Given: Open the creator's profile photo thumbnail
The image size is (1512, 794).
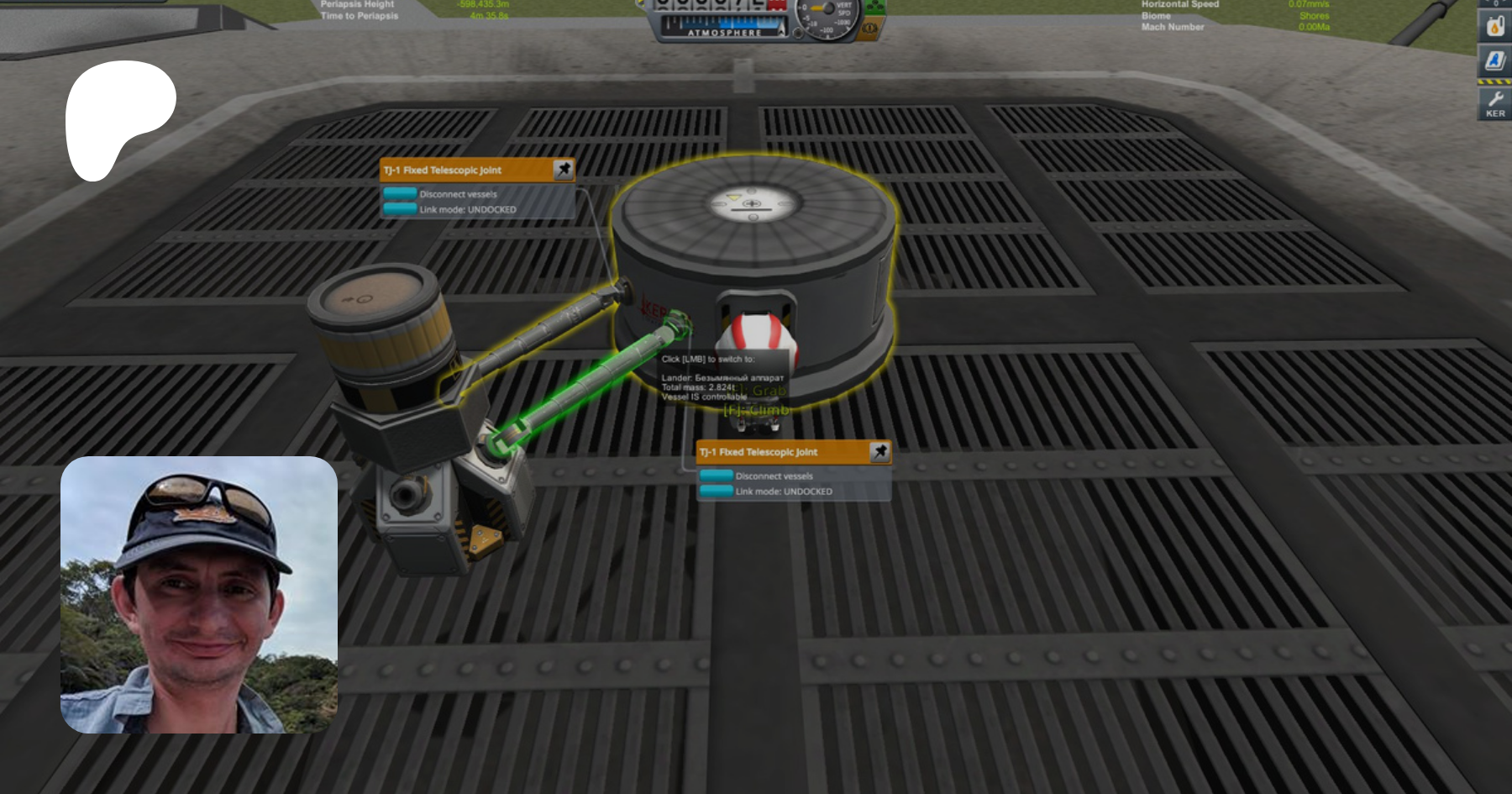Looking at the screenshot, I should coord(199,595).
